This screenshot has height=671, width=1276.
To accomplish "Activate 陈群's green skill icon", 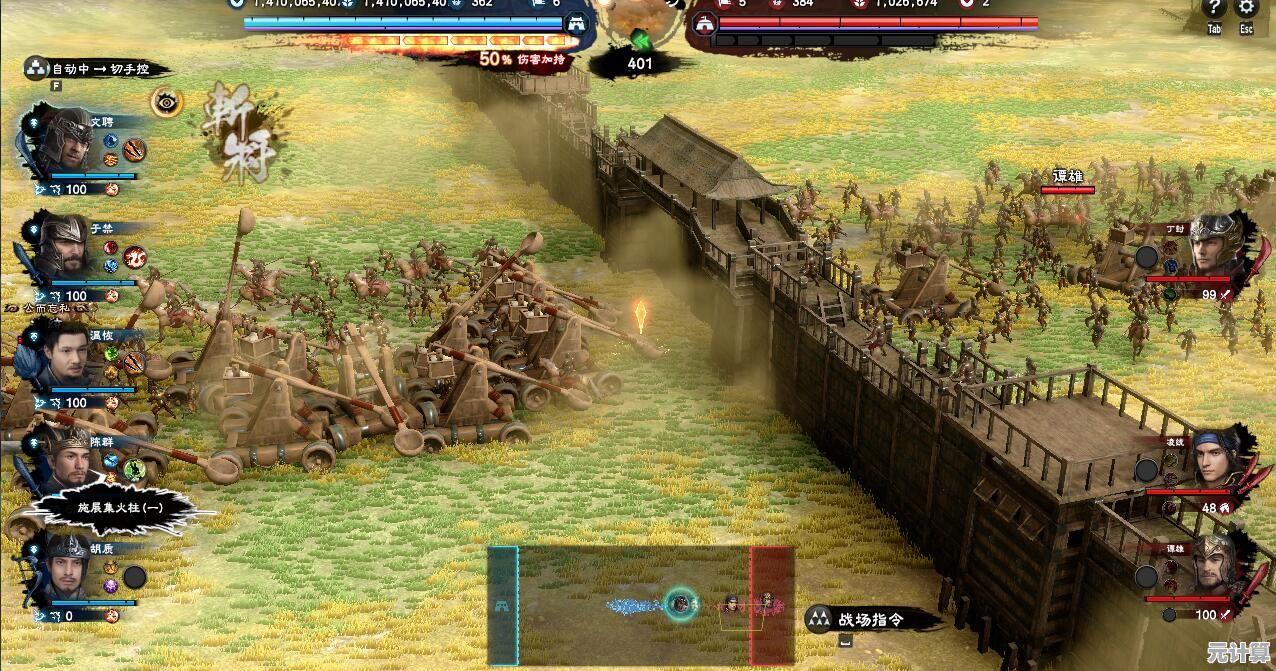I will 134,469.
